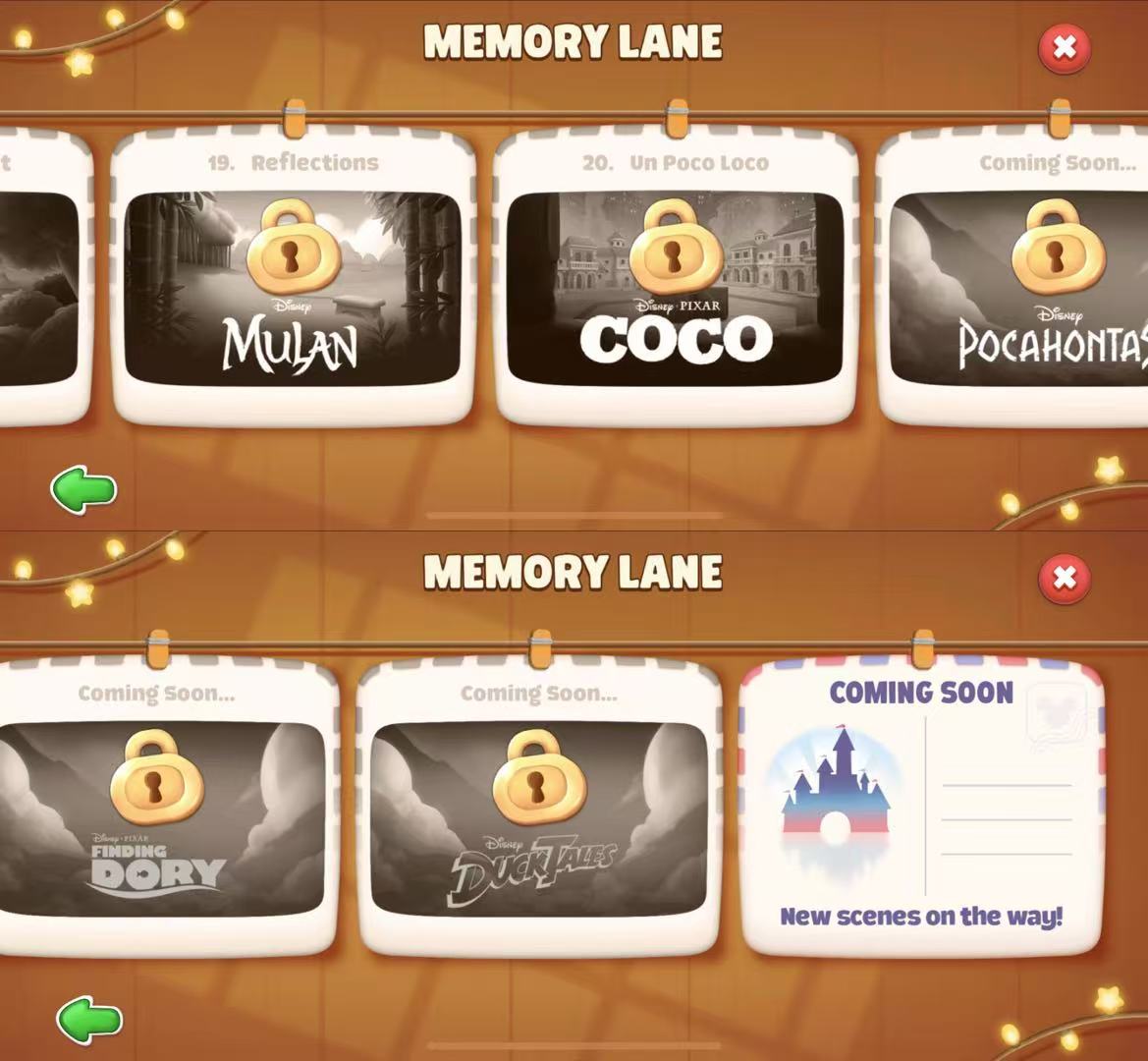Image resolution: width=1148 pixels, height=1061 pixels.
Task: Select the locked Mulan Reflections scene
Action: point(293,287)
